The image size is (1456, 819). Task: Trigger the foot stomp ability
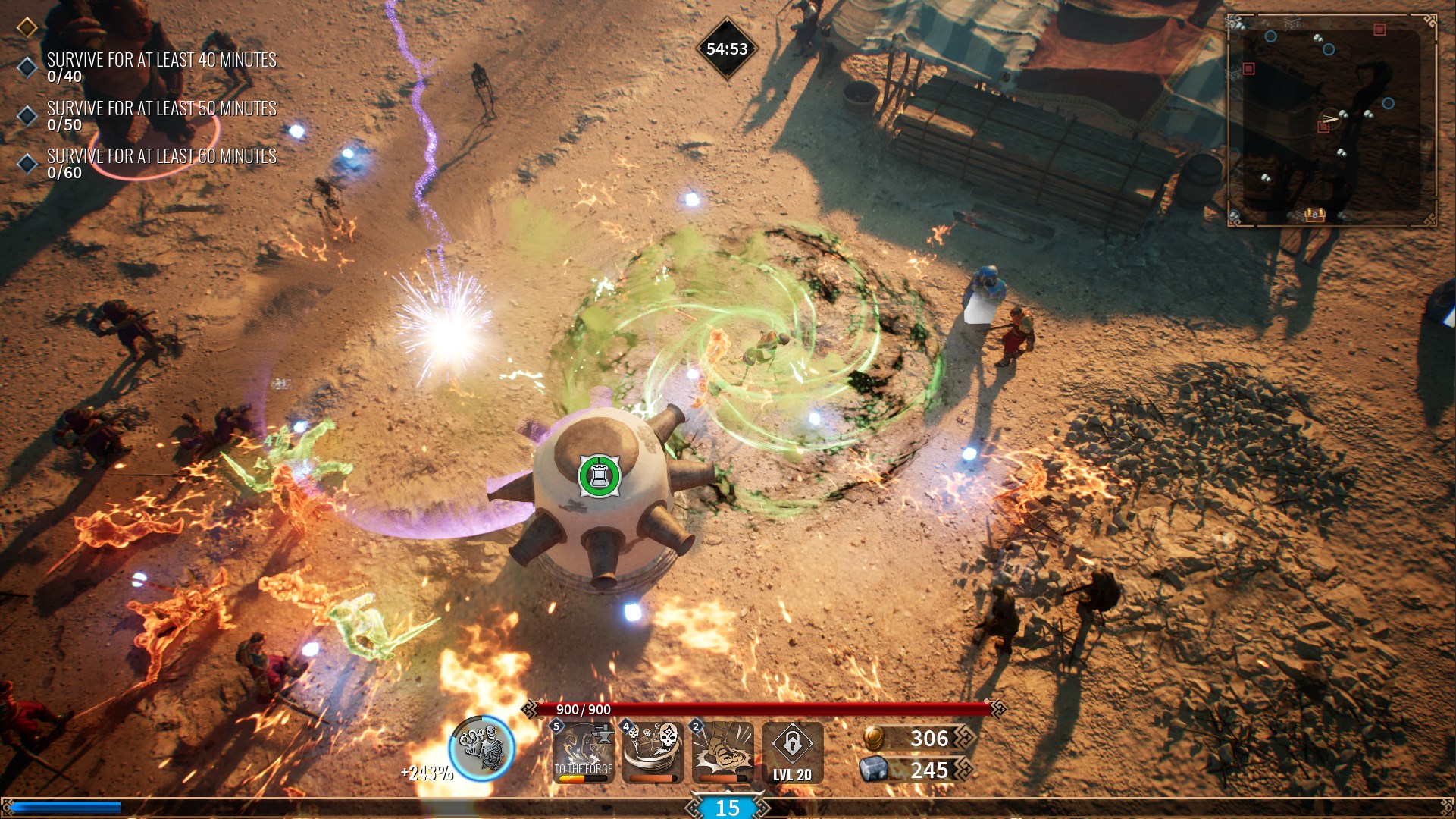[x=723, y=752]
